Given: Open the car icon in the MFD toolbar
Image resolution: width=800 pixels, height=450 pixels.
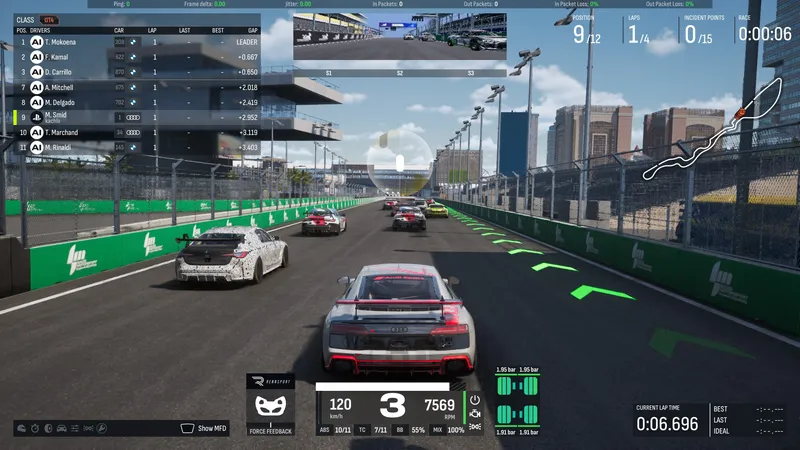Looking at the screenshot, I should tap(61, 428).
